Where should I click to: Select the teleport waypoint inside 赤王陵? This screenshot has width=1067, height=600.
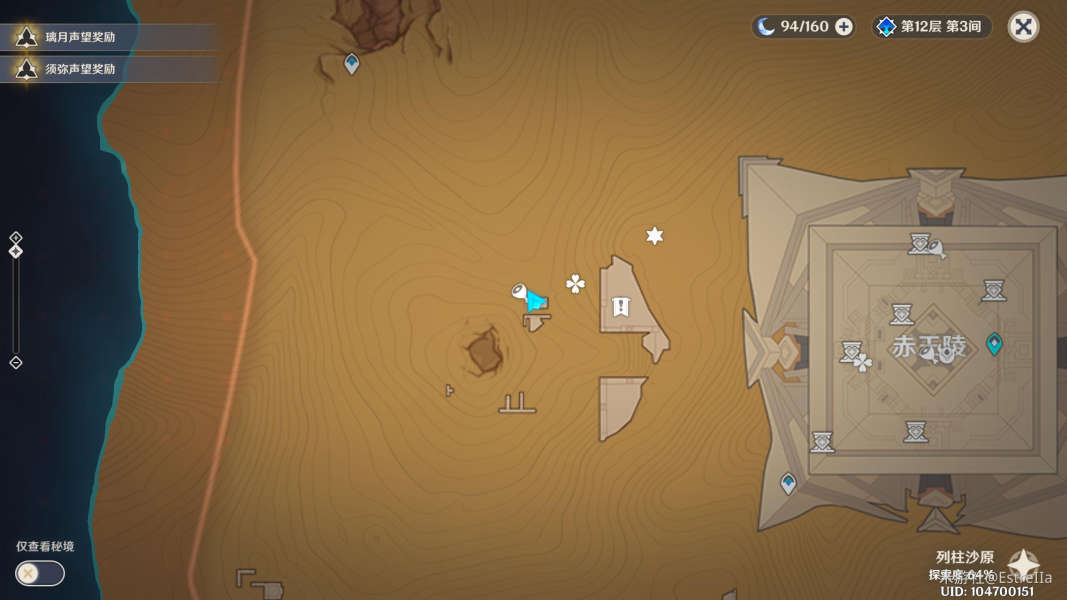pyautogui.click(x=994, y=344)
